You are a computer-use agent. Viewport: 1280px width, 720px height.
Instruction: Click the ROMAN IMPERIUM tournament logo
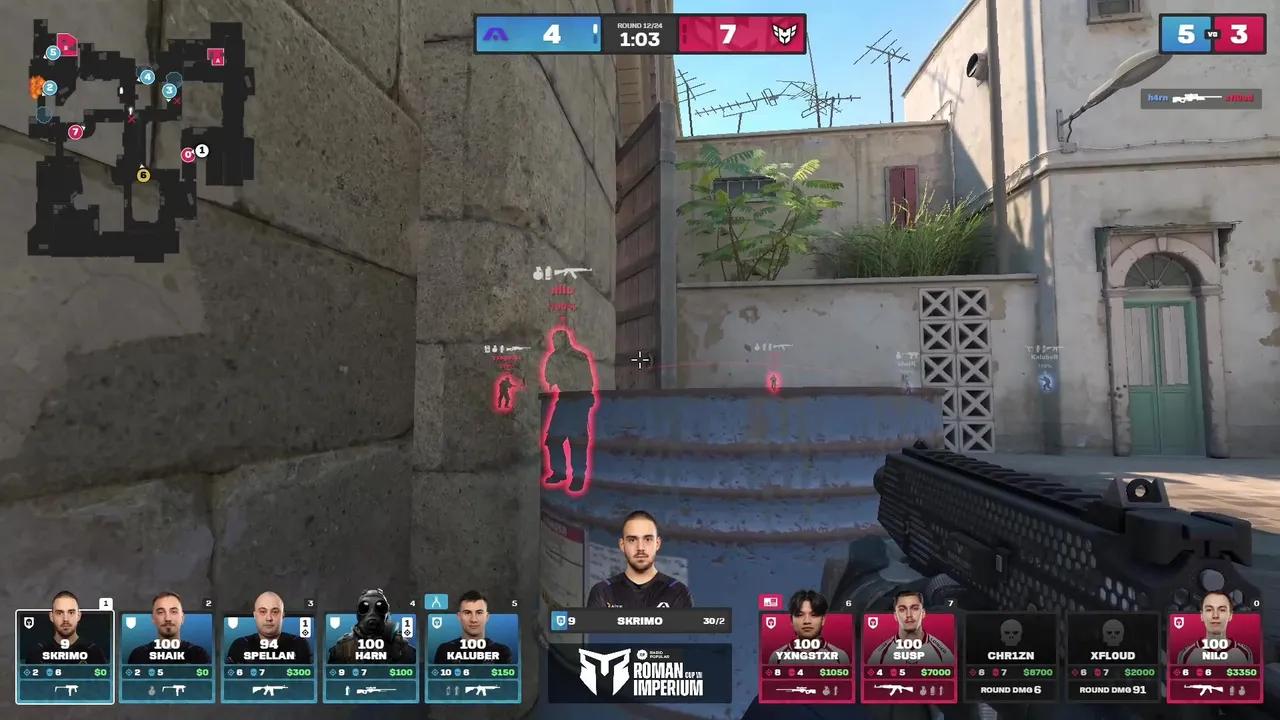pyautogui.click(x=640, y=672)
